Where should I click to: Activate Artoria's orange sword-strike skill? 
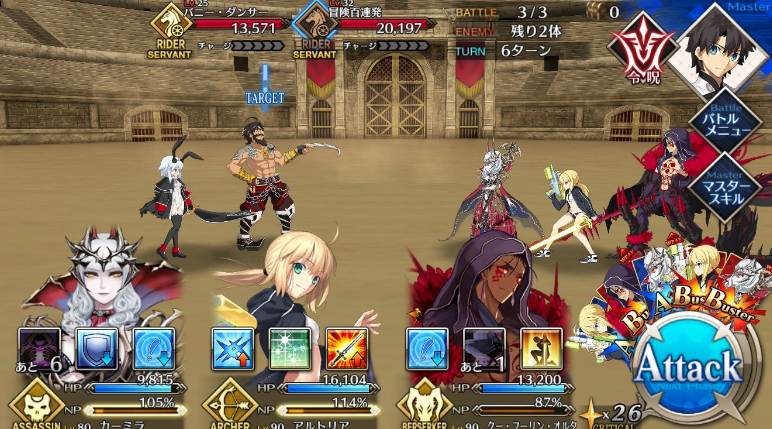point(346,348)
